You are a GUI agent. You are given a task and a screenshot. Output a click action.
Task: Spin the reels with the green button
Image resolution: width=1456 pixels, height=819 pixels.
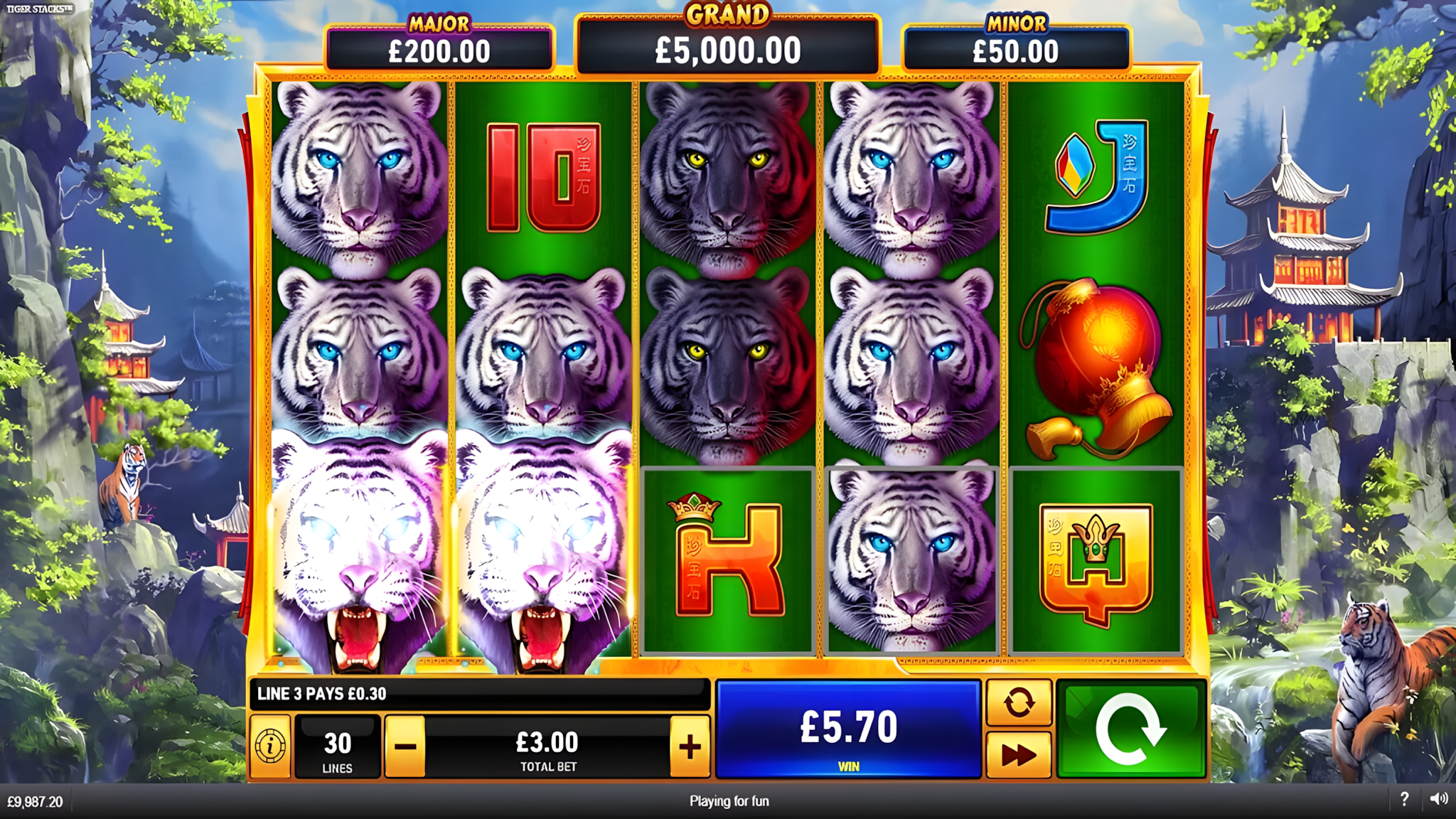pyautogui.click(x=1131, y=729)
